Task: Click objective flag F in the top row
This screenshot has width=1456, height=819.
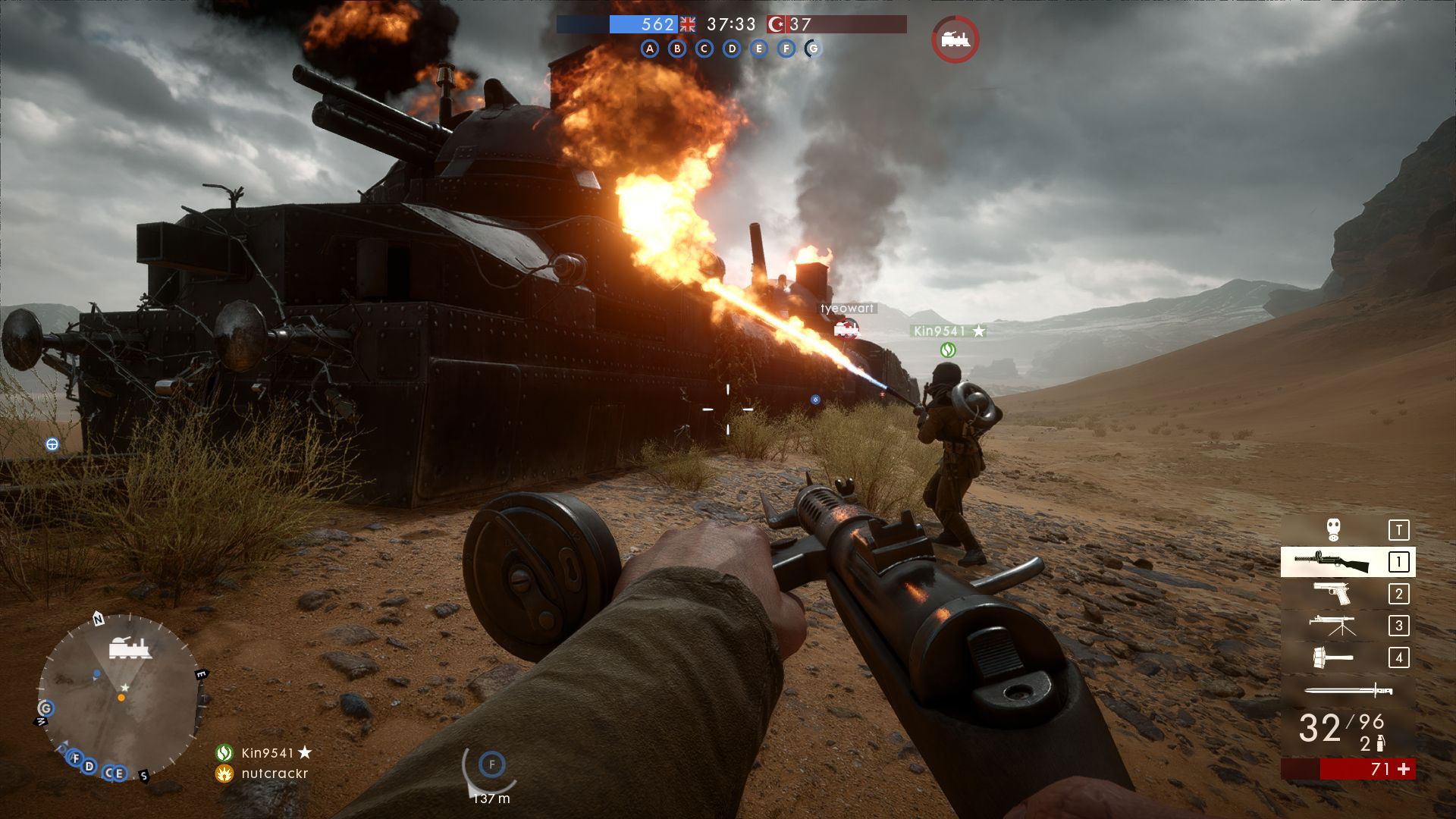Action: [786, 49]
